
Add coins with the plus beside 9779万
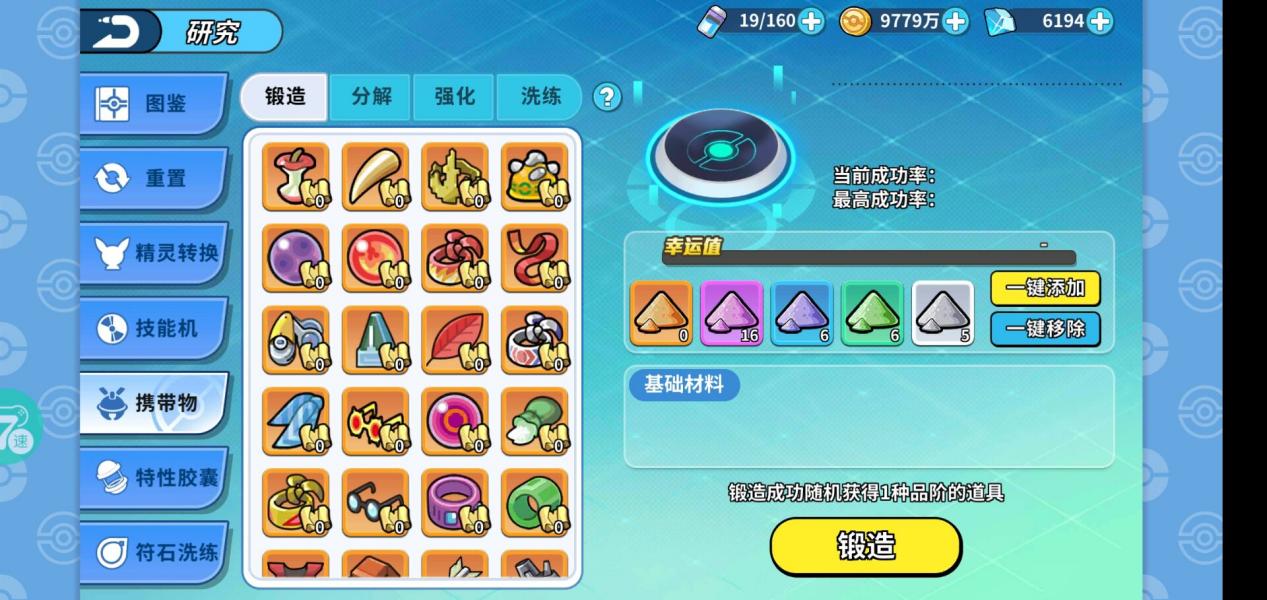[x=956, y=21]
